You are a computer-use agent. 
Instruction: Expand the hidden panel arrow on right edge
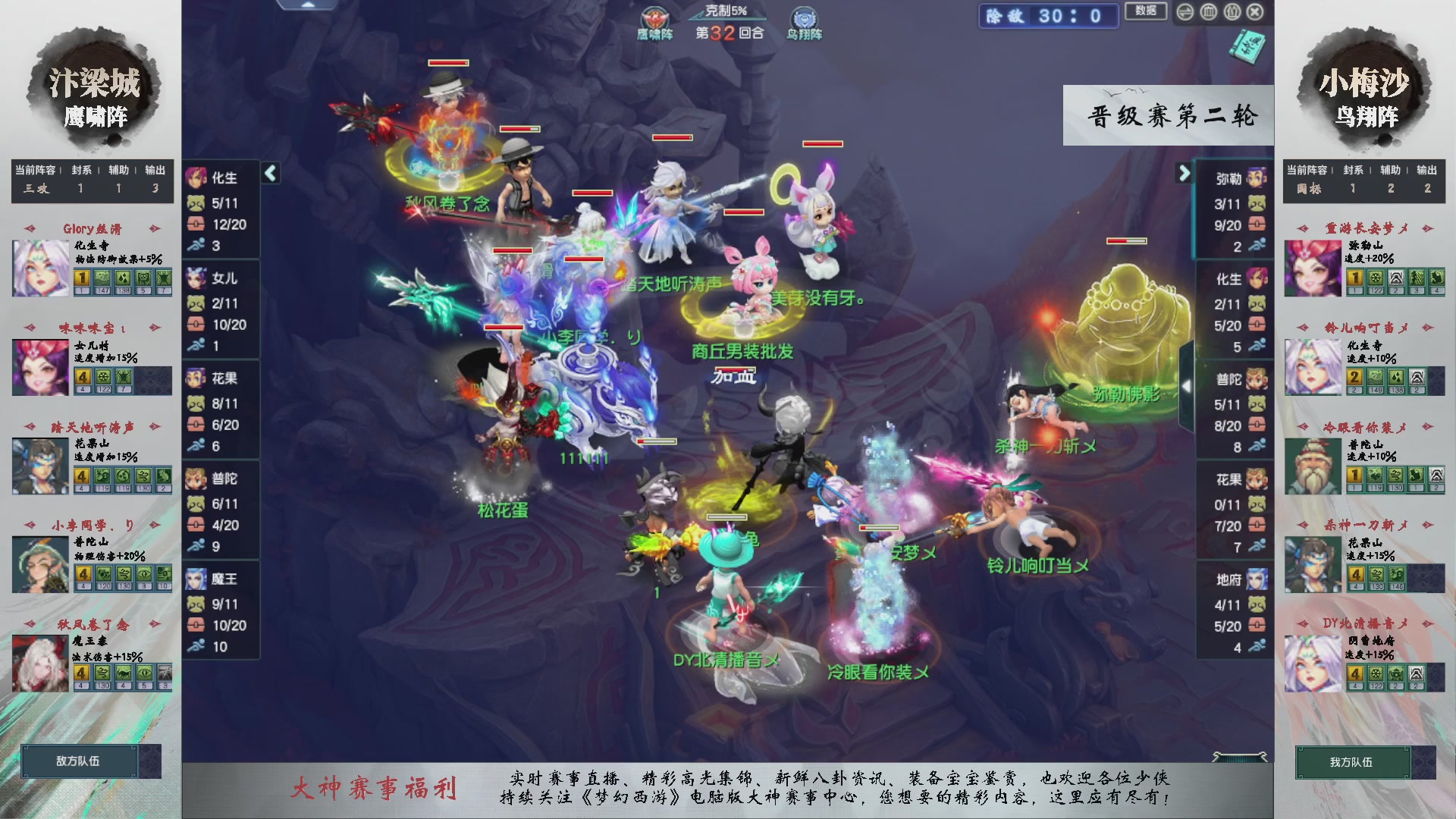click(x=1188, y=385)
